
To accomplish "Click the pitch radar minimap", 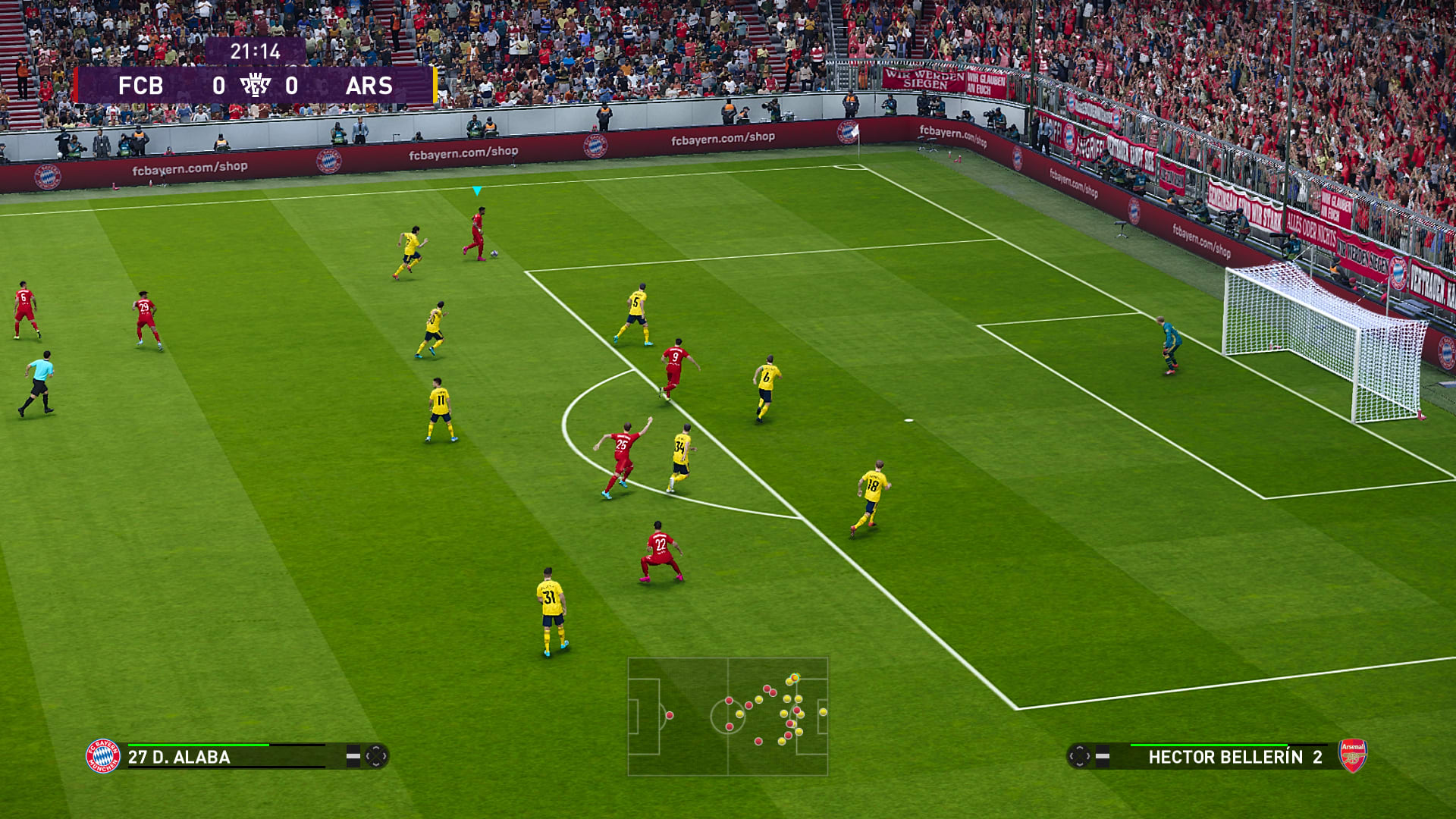I will (x=727, y=716).
